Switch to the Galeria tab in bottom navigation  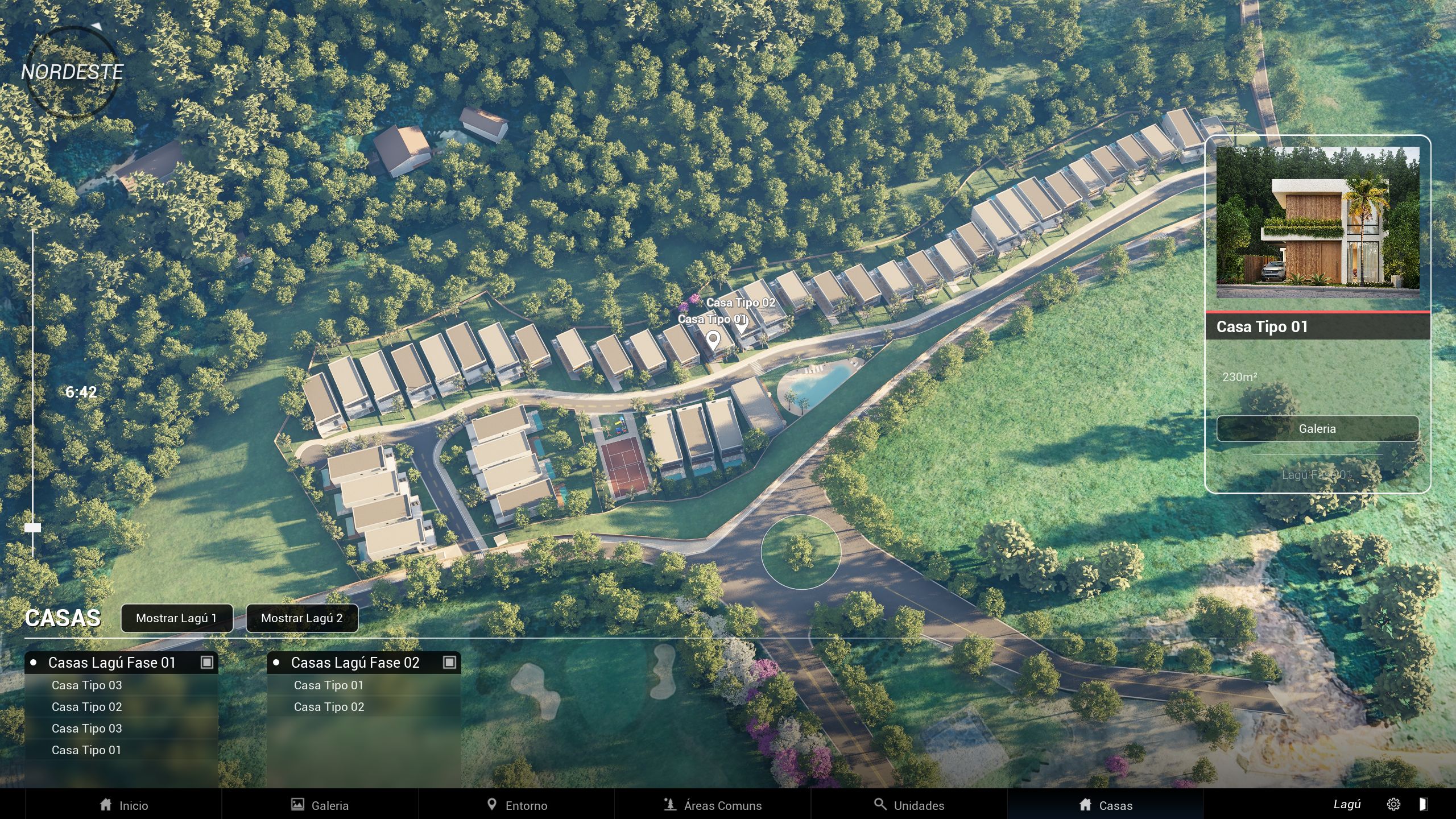coord(320,805)
